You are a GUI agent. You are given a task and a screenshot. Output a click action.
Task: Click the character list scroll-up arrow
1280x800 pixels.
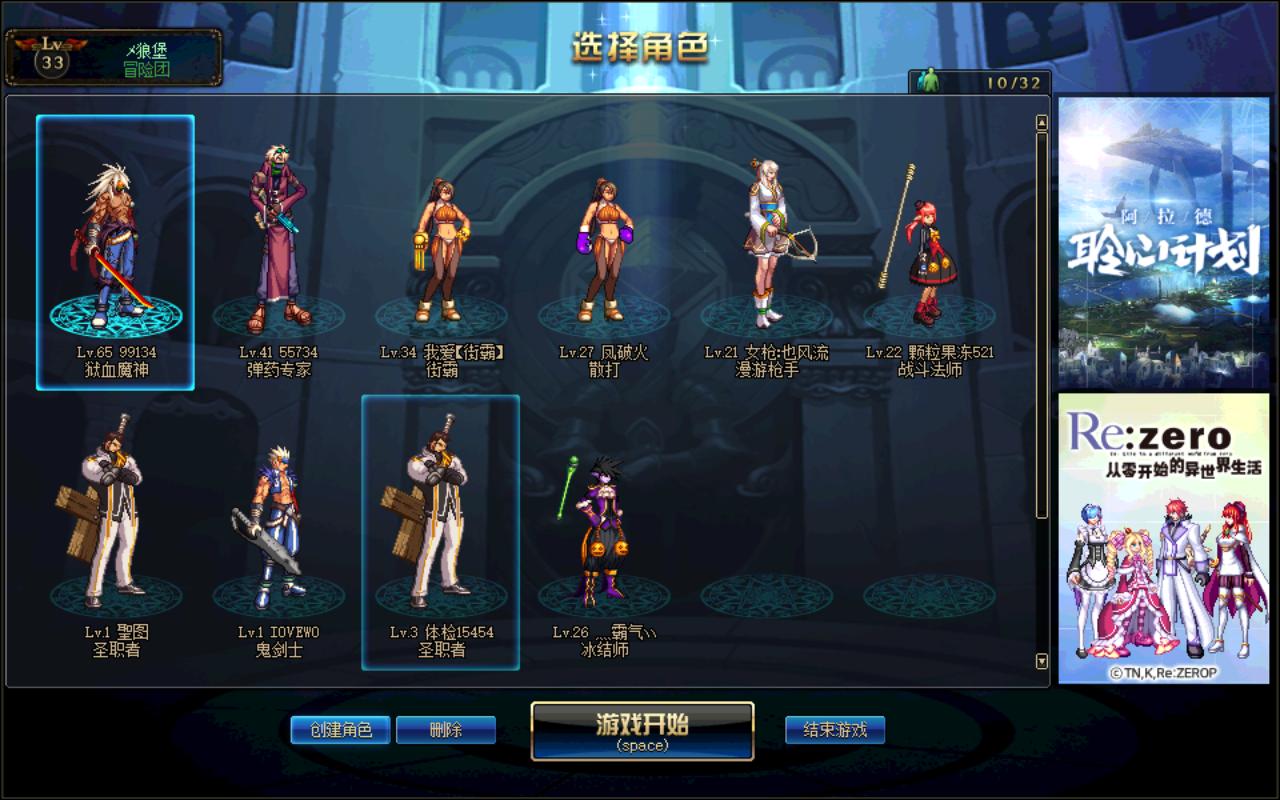[x=1041, y=123]
